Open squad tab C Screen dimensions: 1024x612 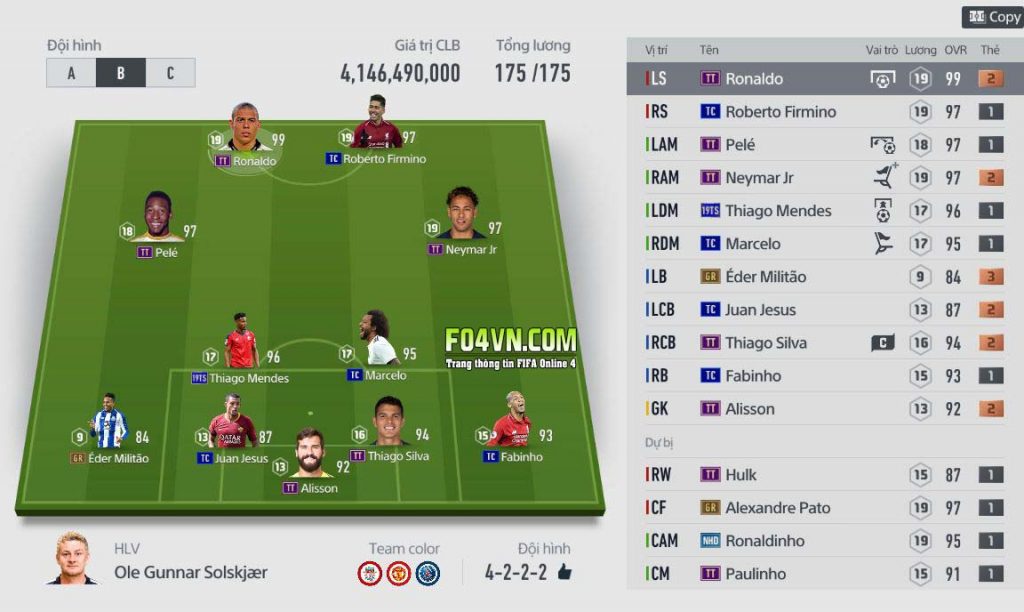(x=170, y=73)
